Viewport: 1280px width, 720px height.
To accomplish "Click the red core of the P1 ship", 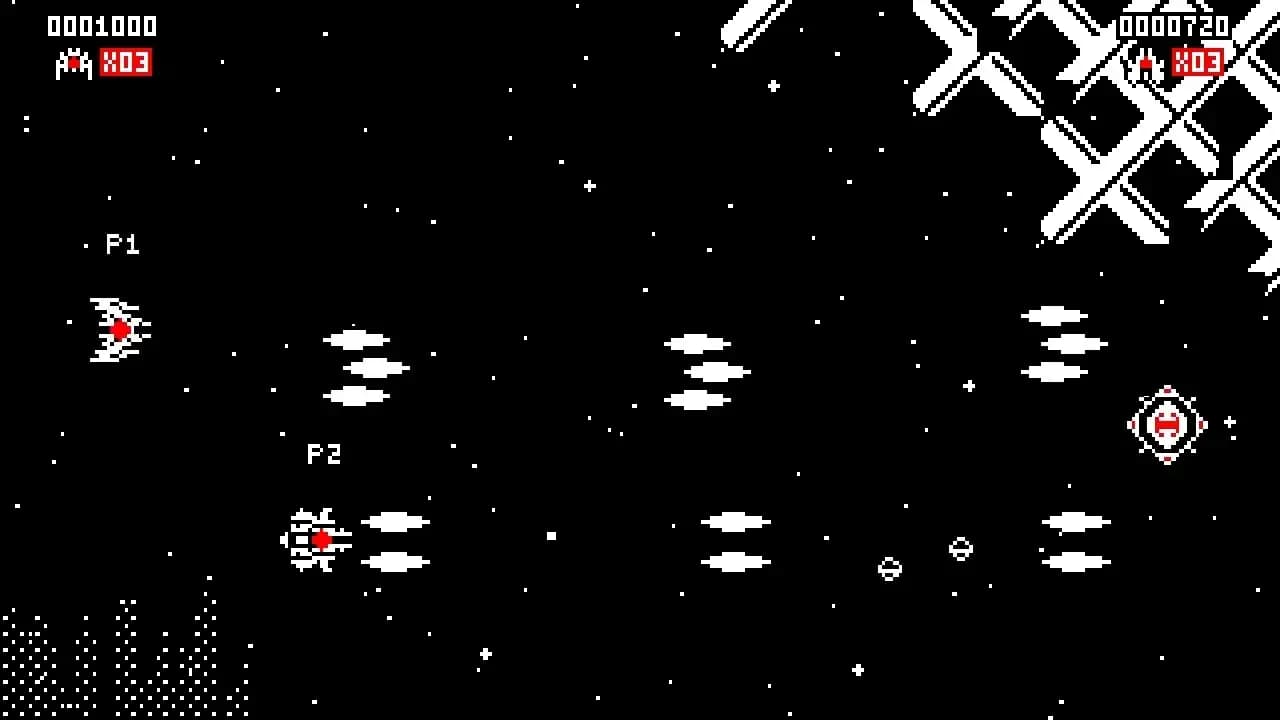I will coord(120,328).
